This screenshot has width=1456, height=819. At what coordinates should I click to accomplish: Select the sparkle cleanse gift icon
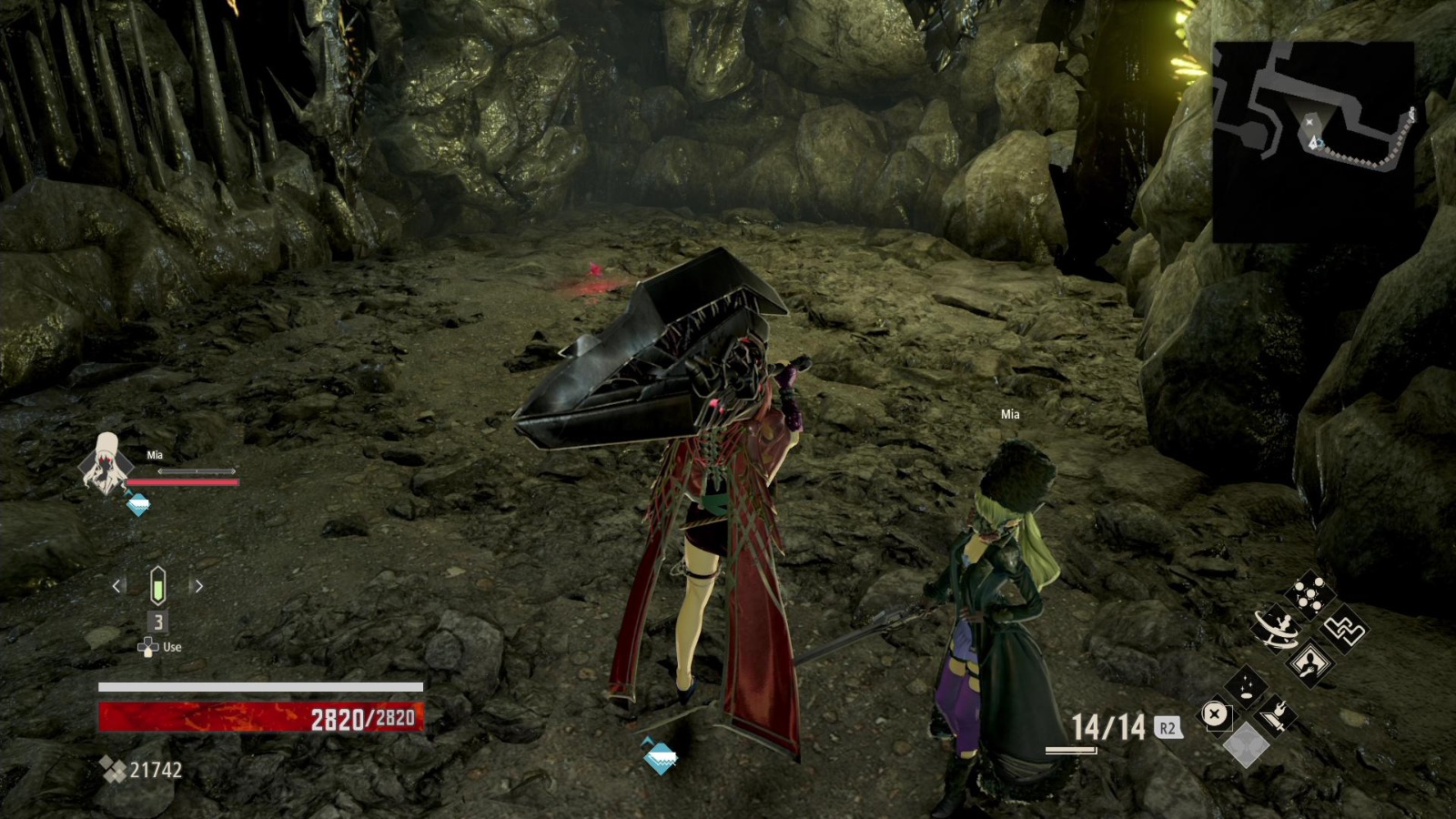[x=1245, y=687]
